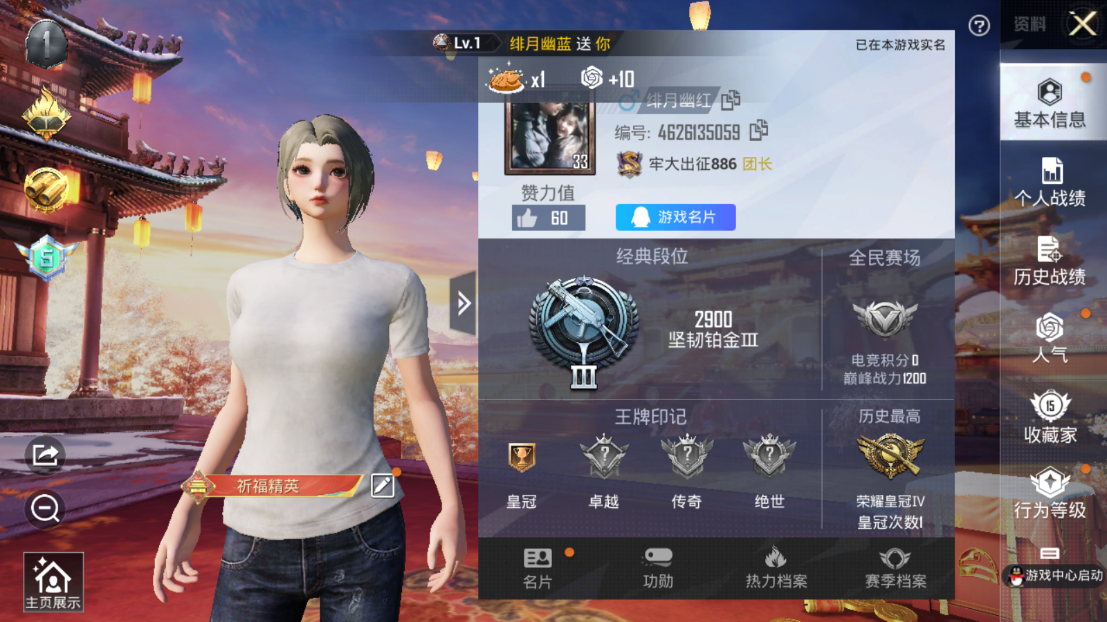Click the 游戏名片 button
Image resolution: width=1107 pixels, height=622 pixels.
click(675, 217)
